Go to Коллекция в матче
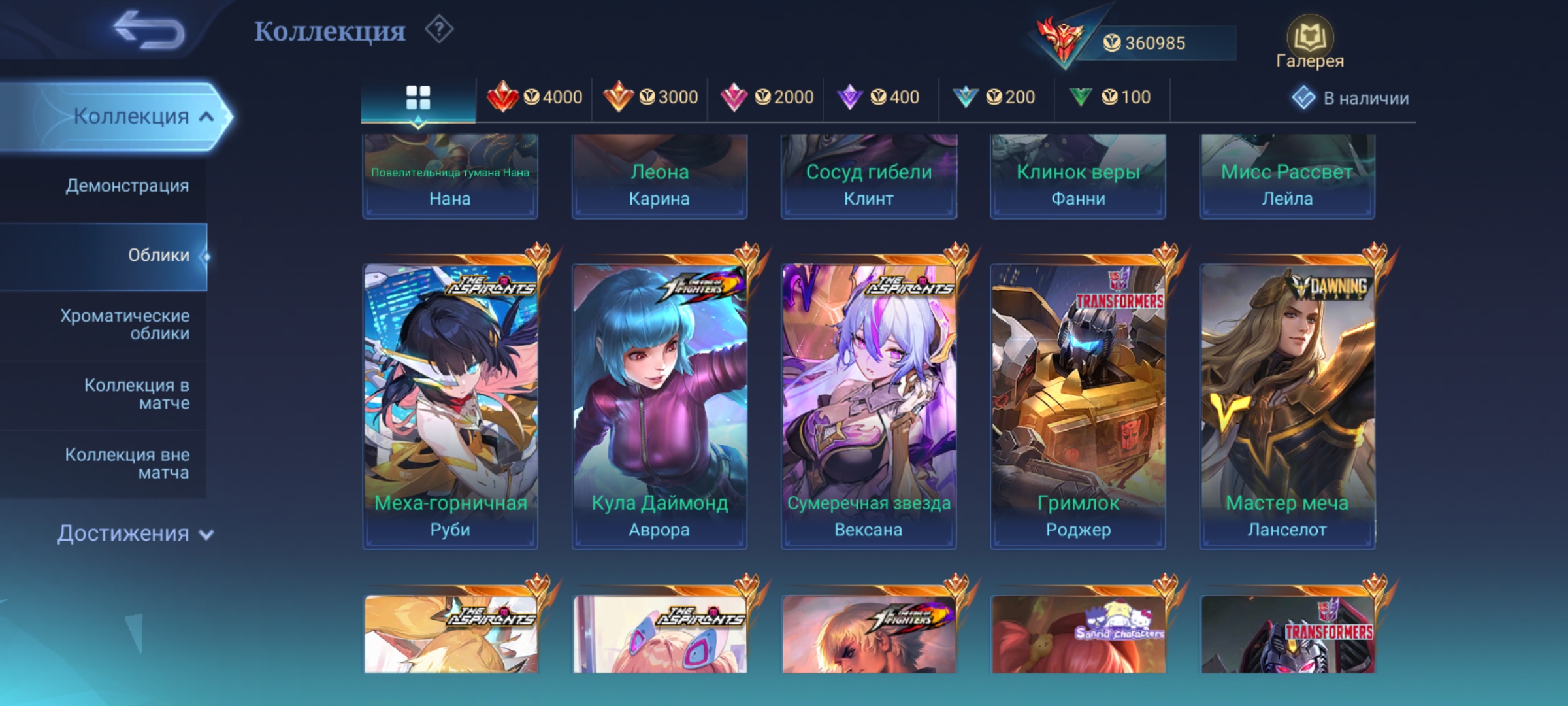The height and width of the screenshot is (706, 1568). 136,394
